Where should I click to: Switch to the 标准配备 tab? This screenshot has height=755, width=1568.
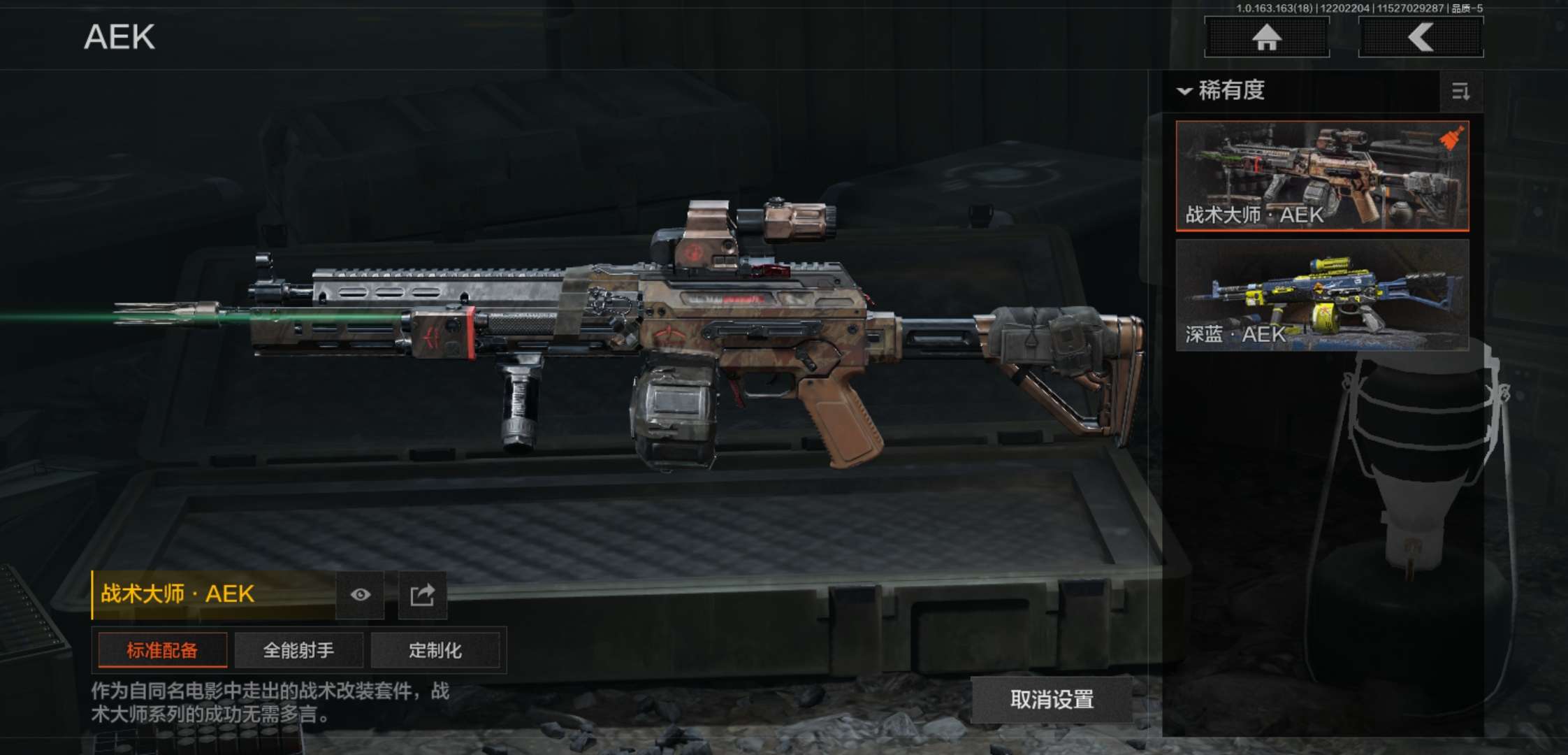coord(162,651)
